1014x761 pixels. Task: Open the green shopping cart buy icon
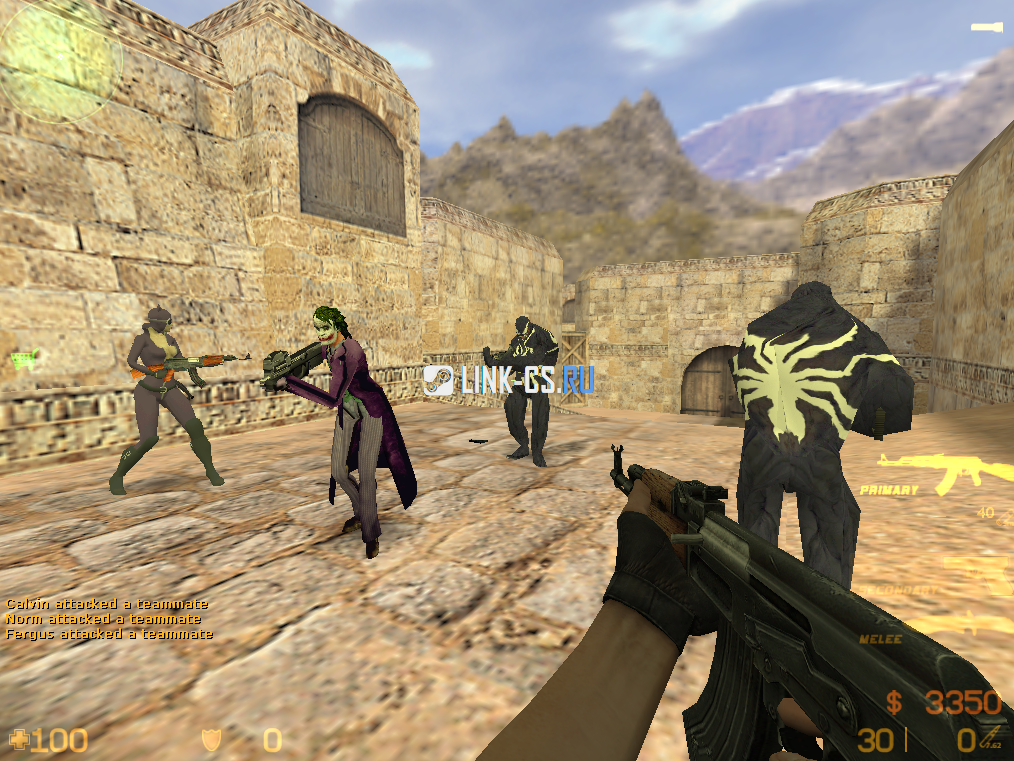pyautogui.click(x=23, y=357)
